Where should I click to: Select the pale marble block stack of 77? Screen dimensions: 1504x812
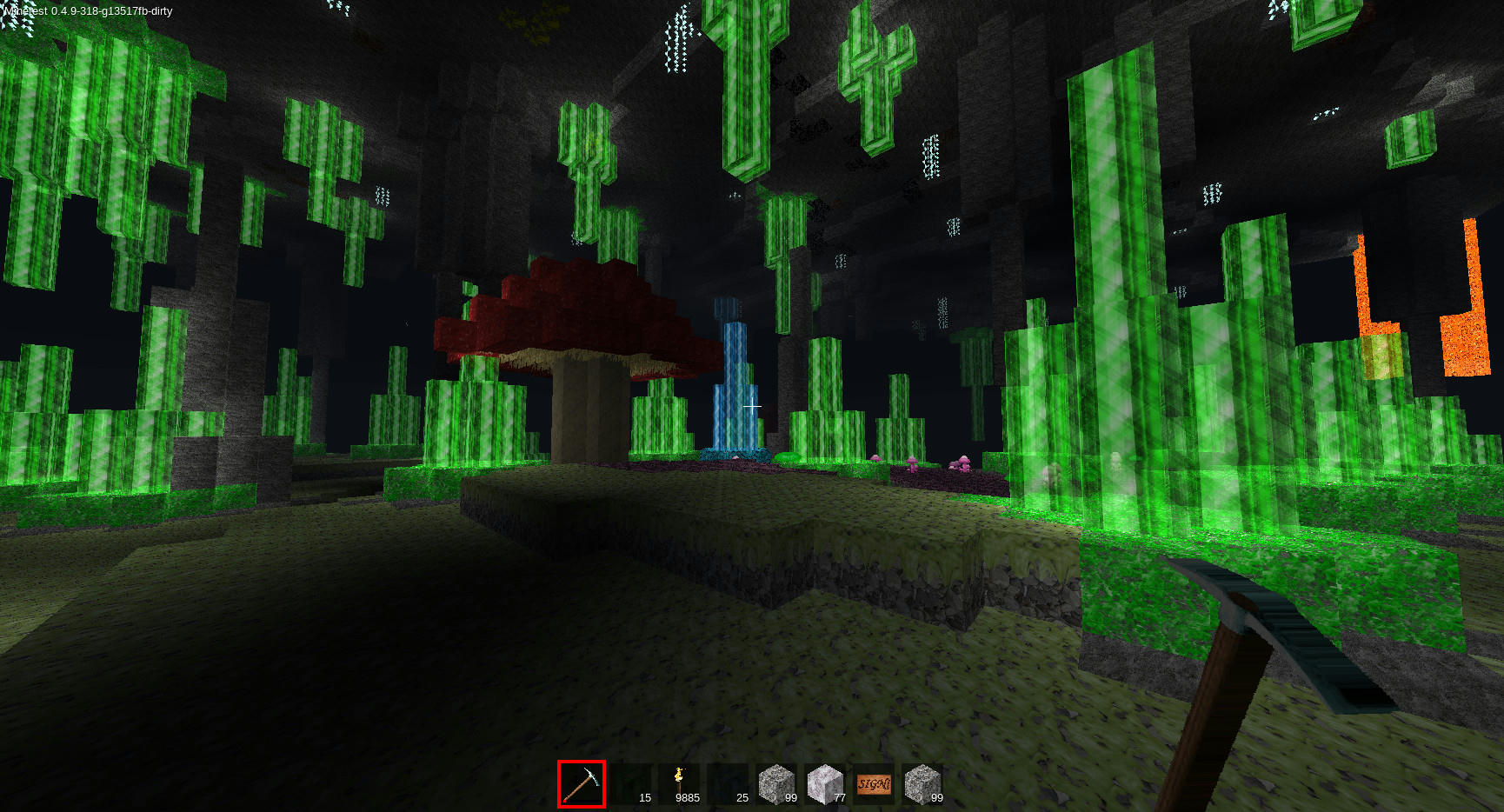825,784
